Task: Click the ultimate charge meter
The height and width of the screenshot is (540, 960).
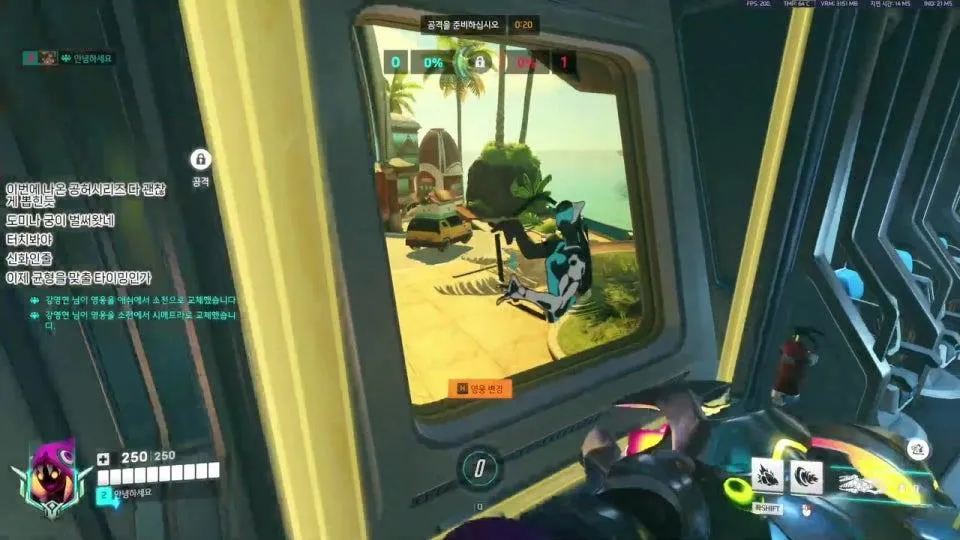Action: pos(480,468)
